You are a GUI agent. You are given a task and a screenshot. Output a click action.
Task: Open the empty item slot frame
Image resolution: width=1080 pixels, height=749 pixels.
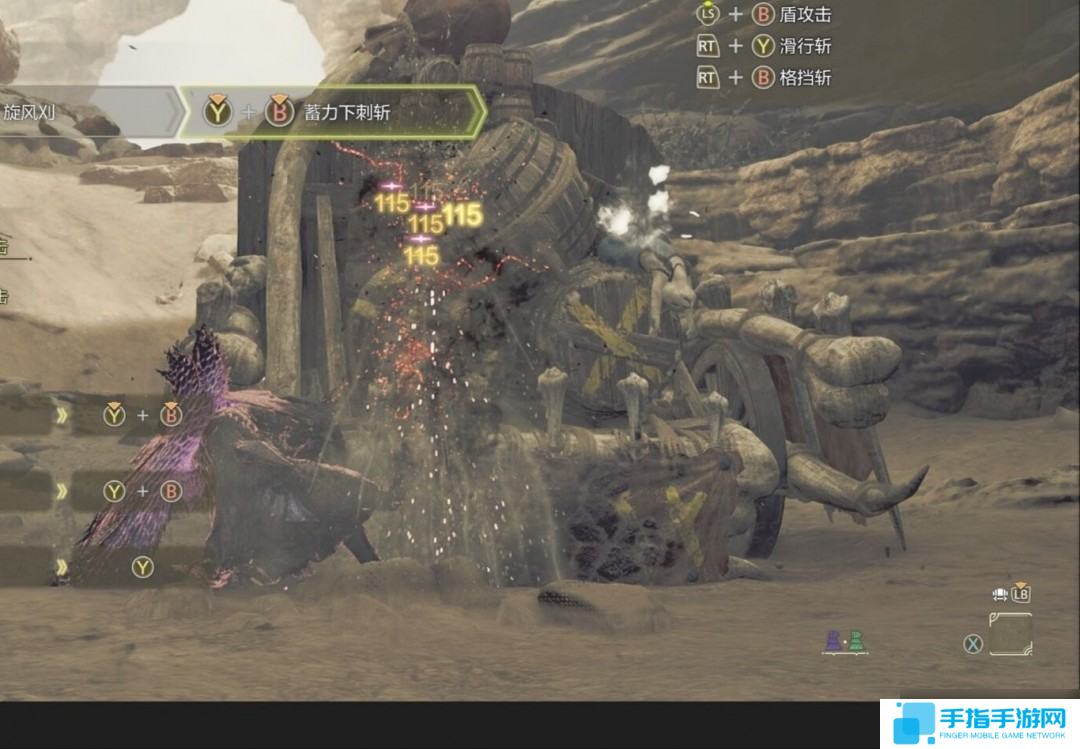tap(1010, 634)
